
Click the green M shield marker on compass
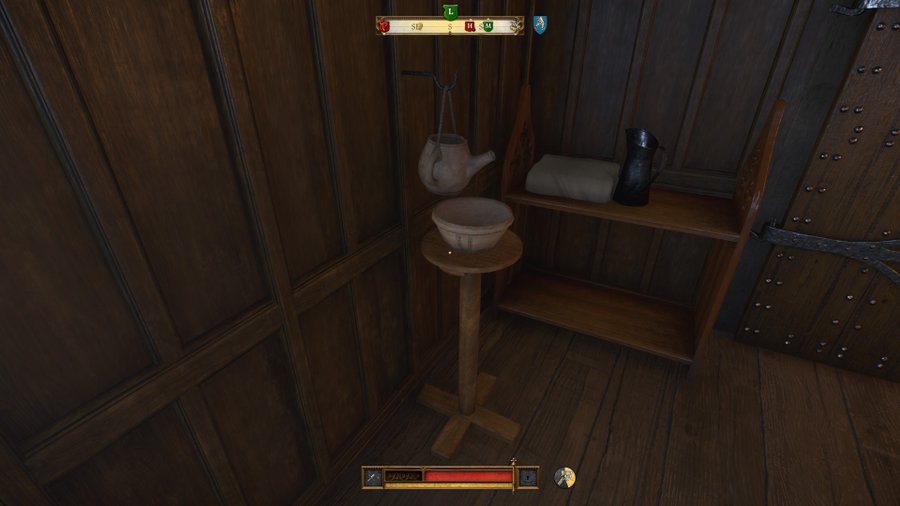click(x=487, y=26)
